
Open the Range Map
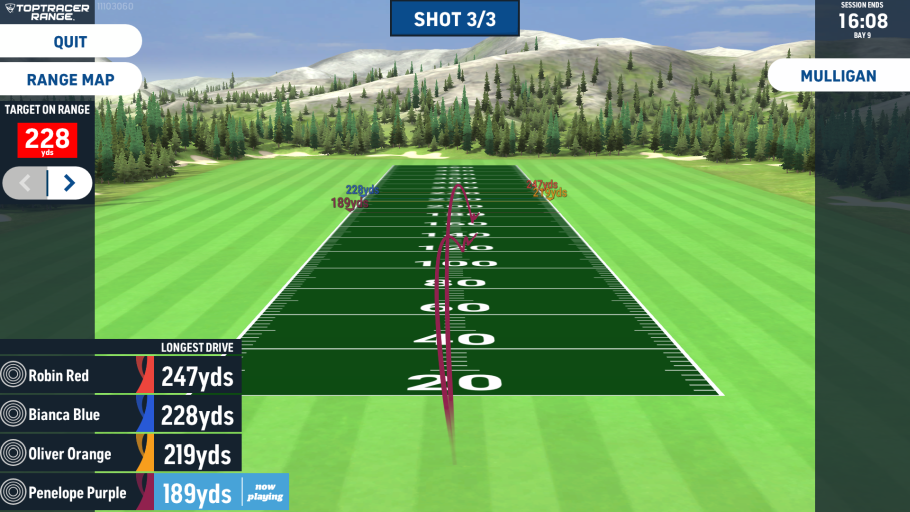pos(70,79)
